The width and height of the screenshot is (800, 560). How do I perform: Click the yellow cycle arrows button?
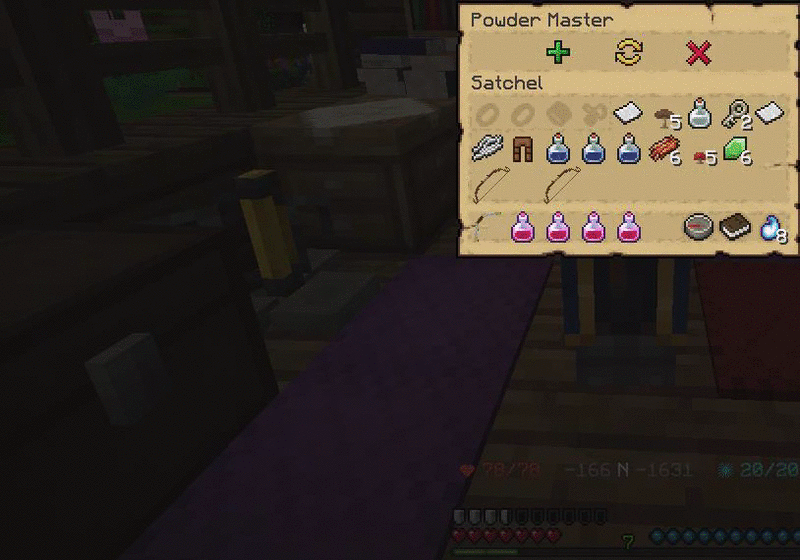[629, 53]
